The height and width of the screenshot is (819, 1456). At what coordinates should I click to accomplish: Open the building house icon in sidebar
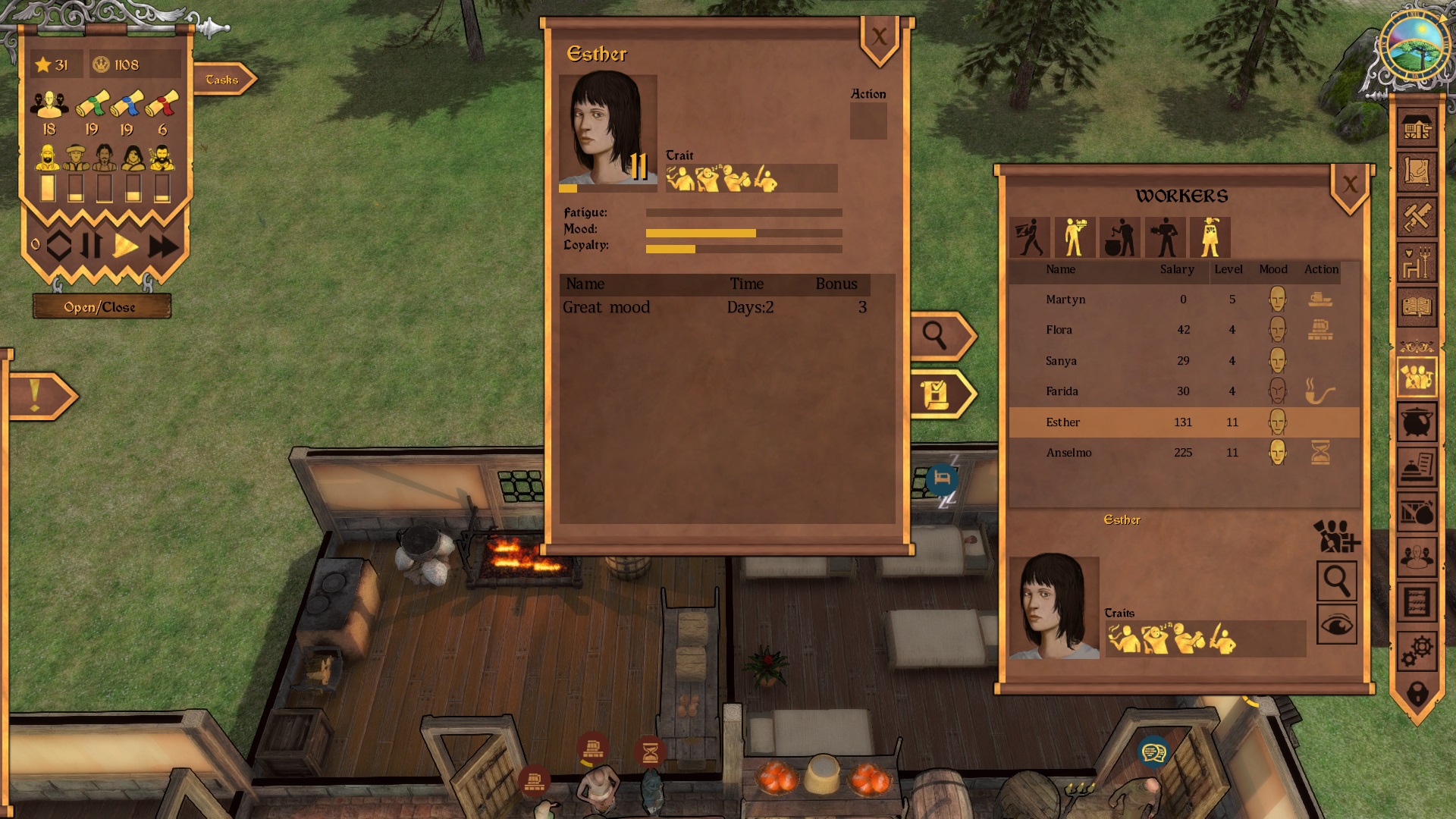coord(1417,127)
